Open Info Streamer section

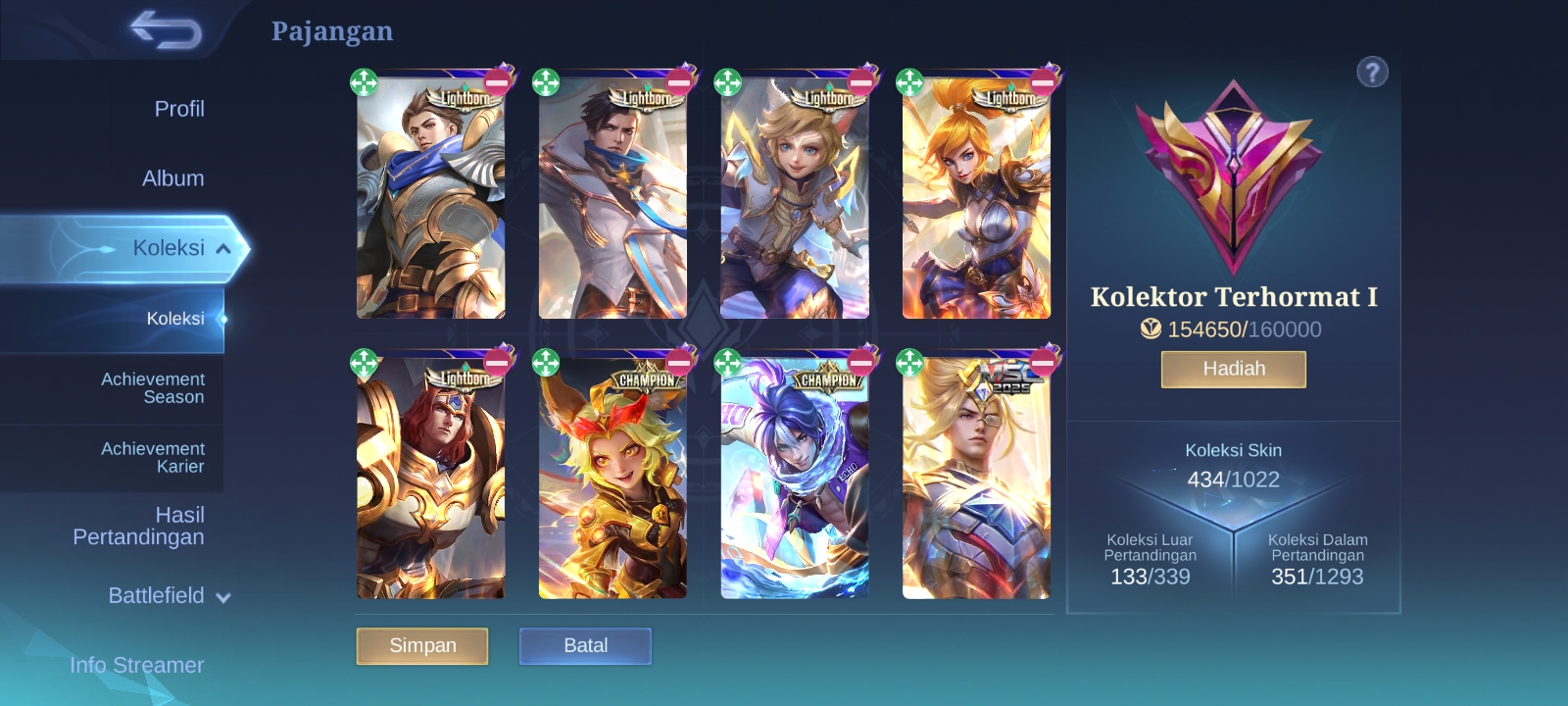[136, 665]
